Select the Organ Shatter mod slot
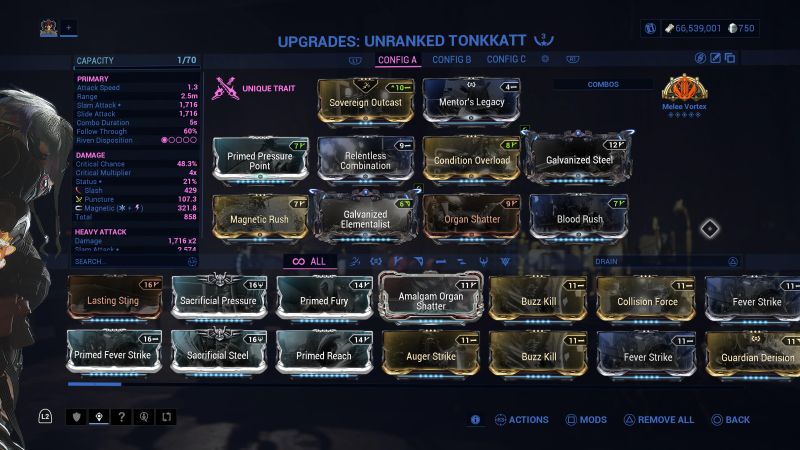800x450 pixels. point(470,218)
